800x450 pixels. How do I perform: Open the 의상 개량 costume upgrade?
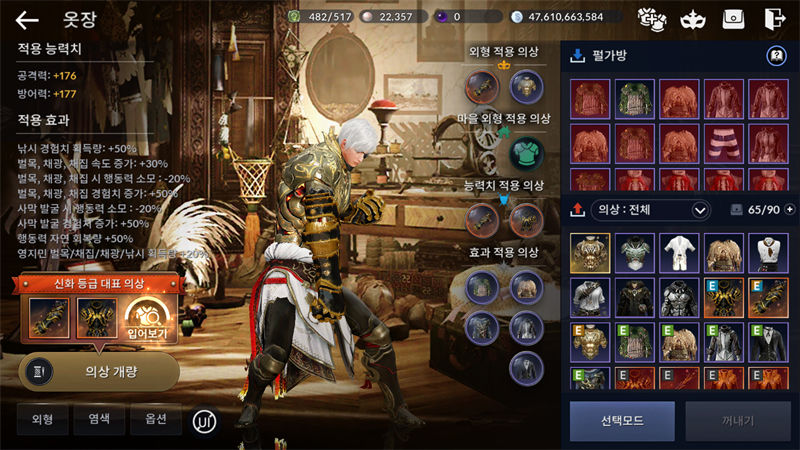tap(99, 371)
